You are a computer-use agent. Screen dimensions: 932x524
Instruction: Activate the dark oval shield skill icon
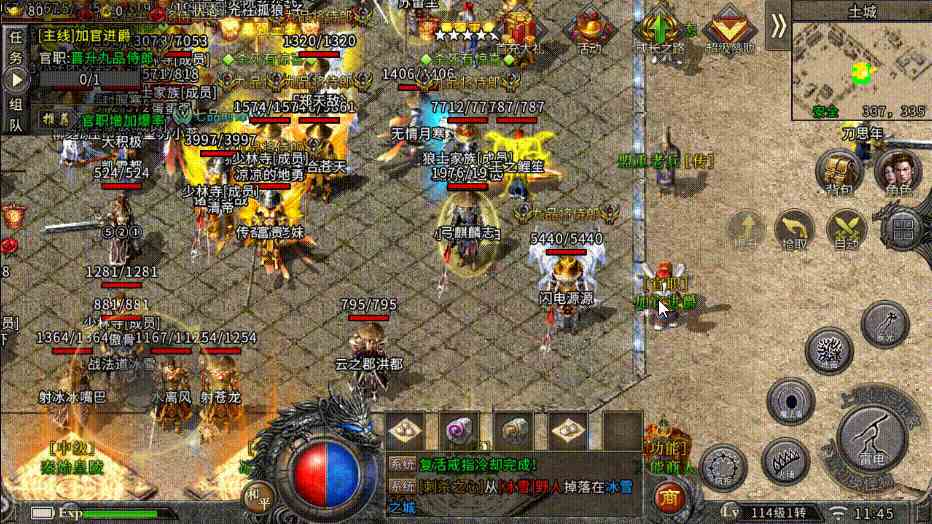point(790,401)
